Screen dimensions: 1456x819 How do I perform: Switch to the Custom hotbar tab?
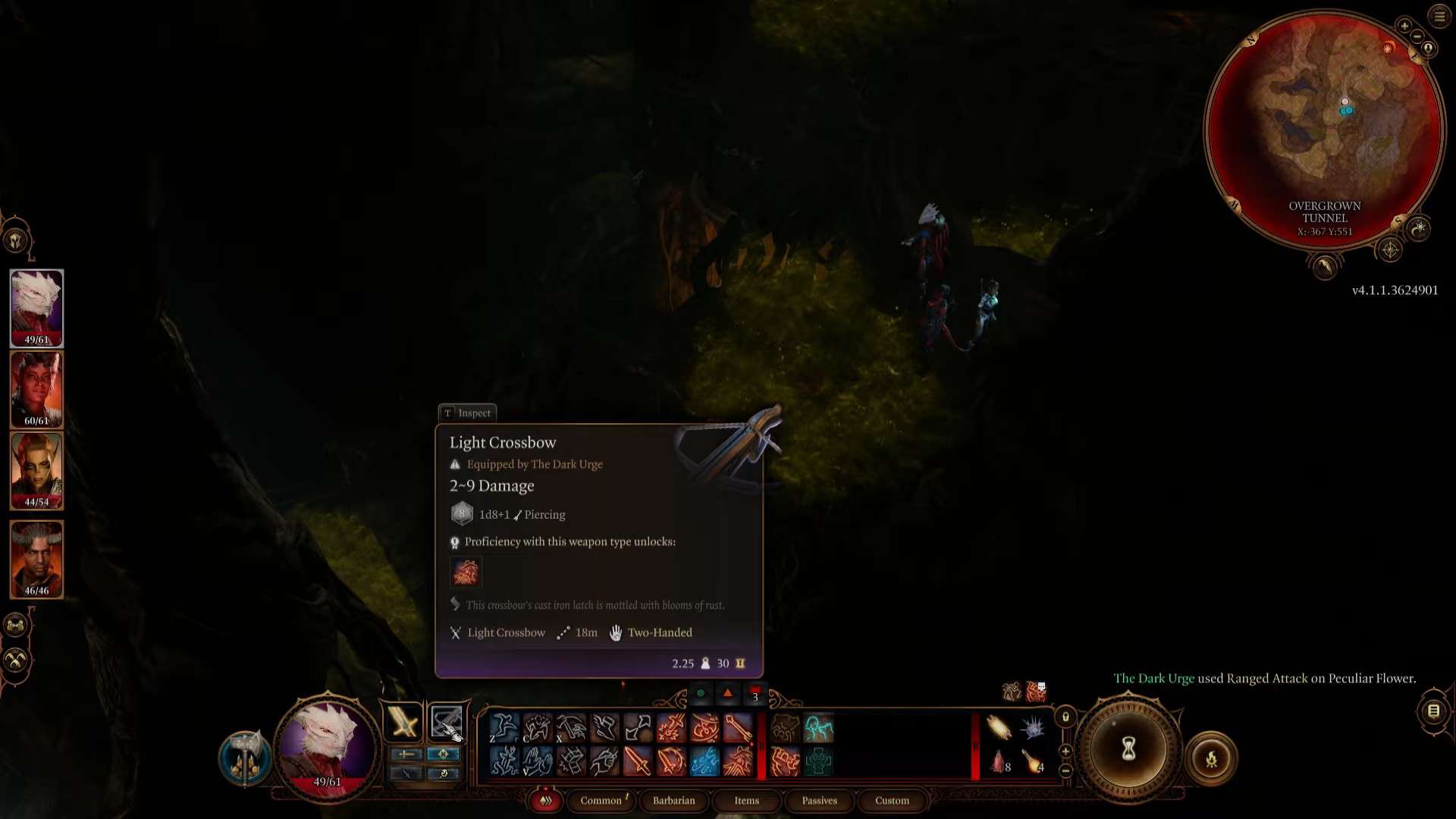point(892,801)
